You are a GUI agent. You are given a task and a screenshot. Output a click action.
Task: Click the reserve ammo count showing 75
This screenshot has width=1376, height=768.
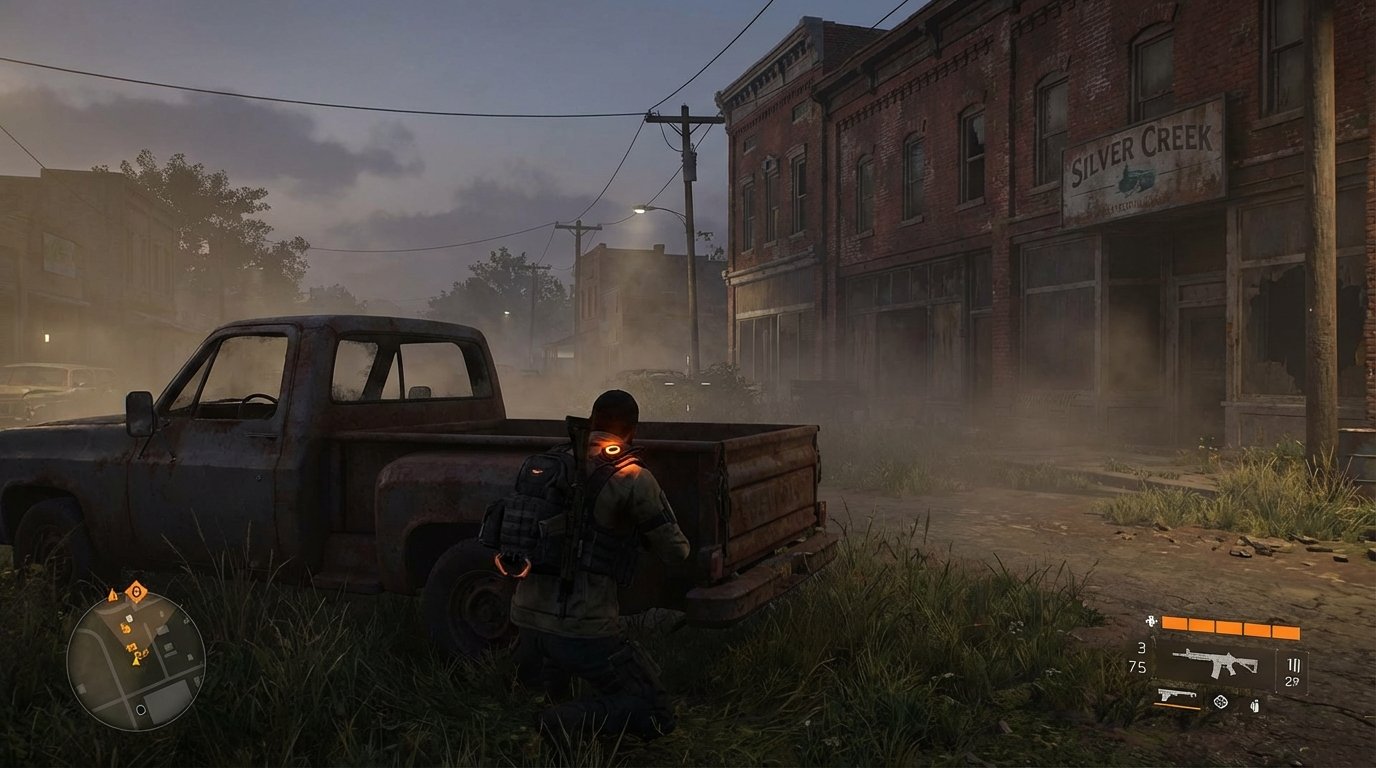pyautogui.click(x=1140, y=665)
